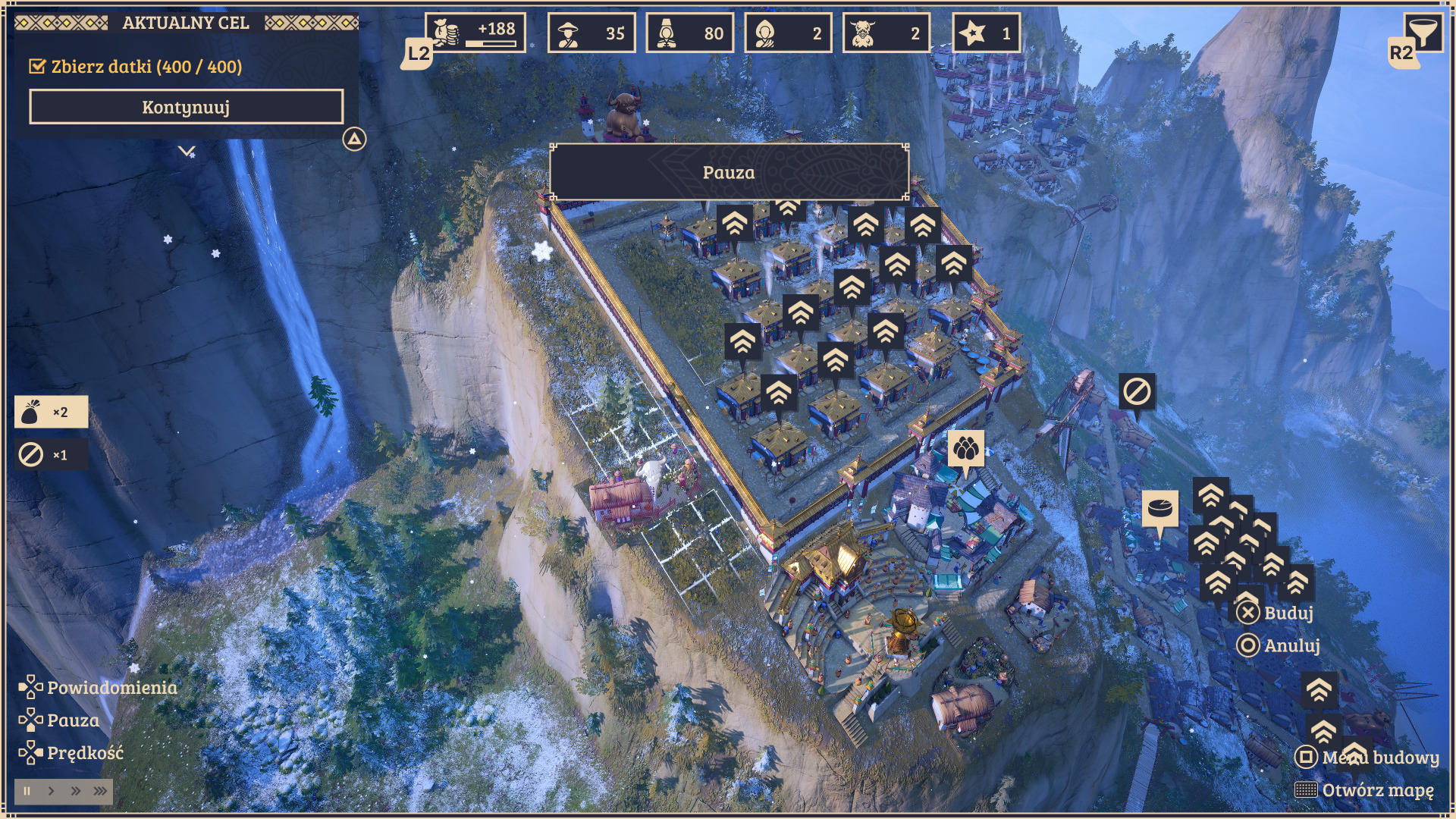The width and height of the screenshot is (1456, 819).
Task: Select the prohibited-sign marker above the building
Action: click(1137, 392)
